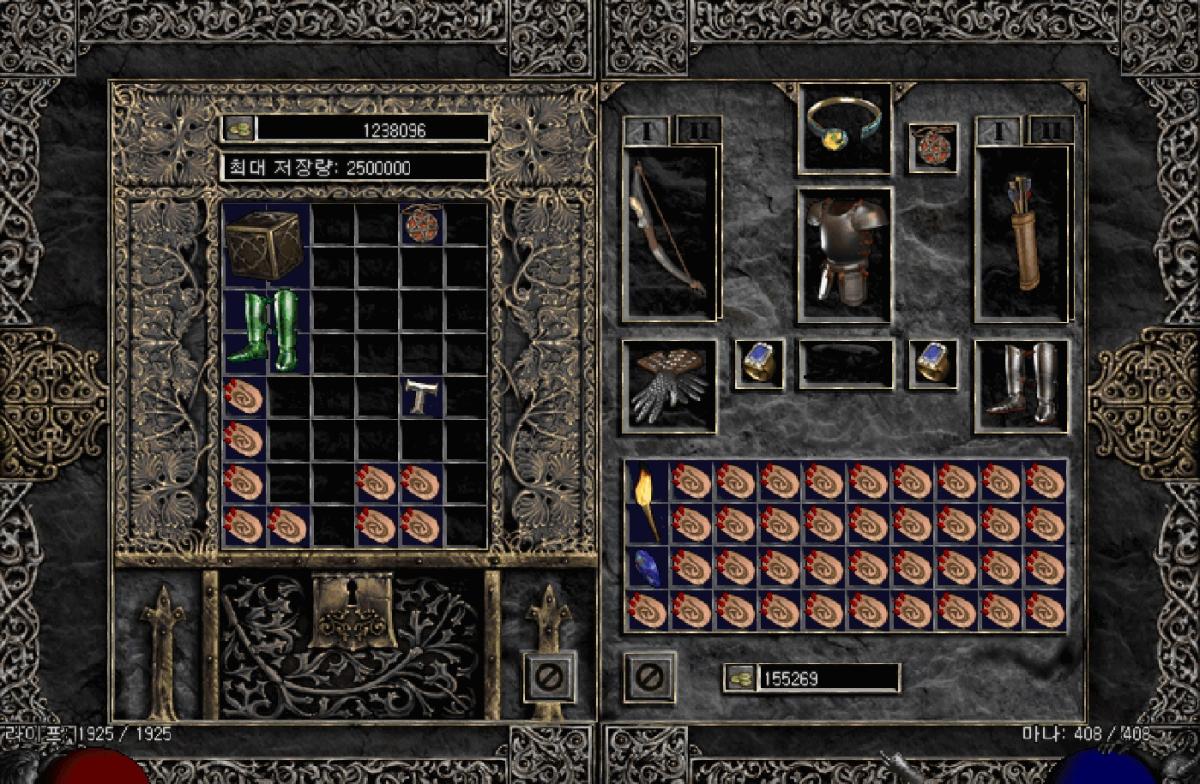
Task: Select the equipped arrow quiver slot
Action: tap(1022, 234)
